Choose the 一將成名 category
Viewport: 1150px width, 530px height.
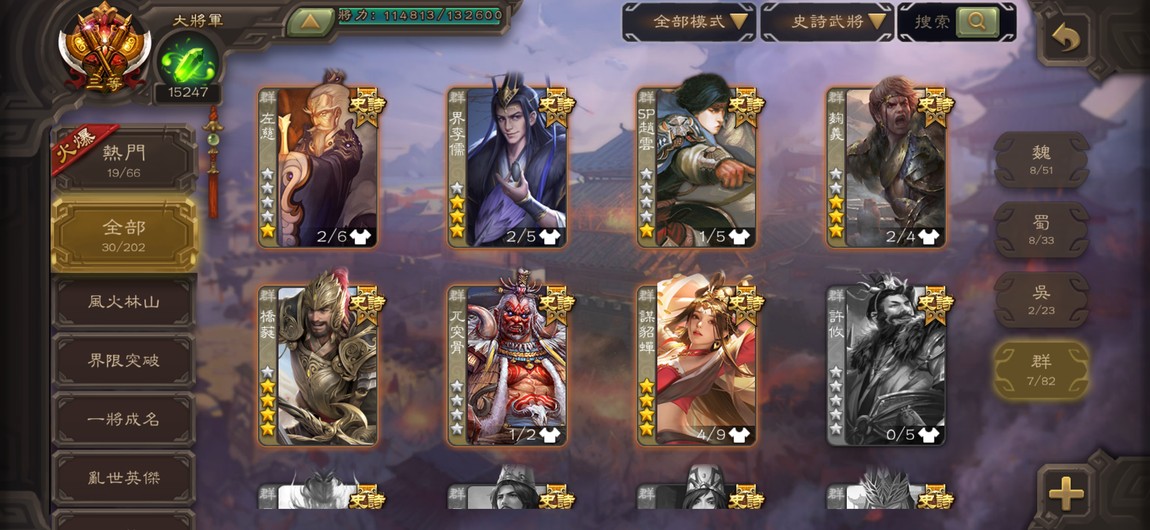tap(124, 419)
